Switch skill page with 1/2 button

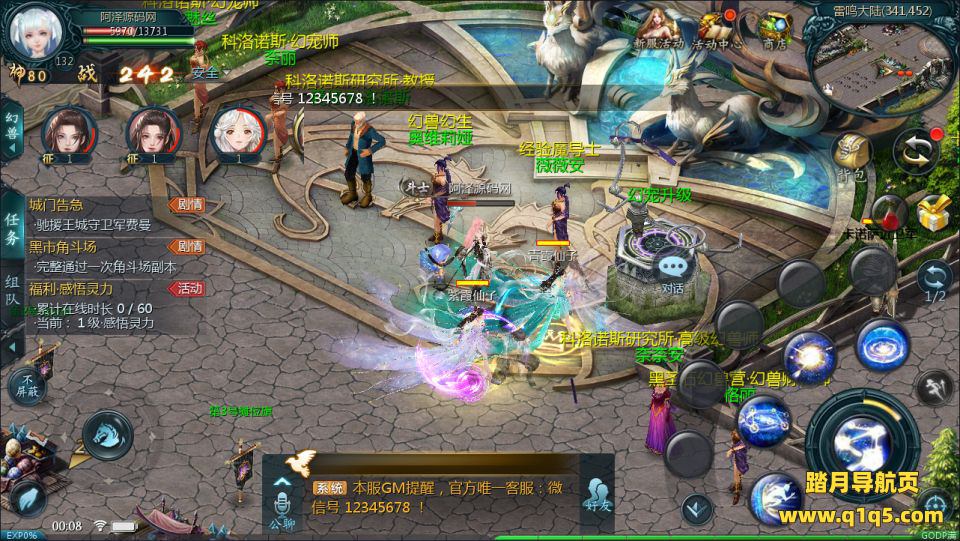[x=935, y=281]
